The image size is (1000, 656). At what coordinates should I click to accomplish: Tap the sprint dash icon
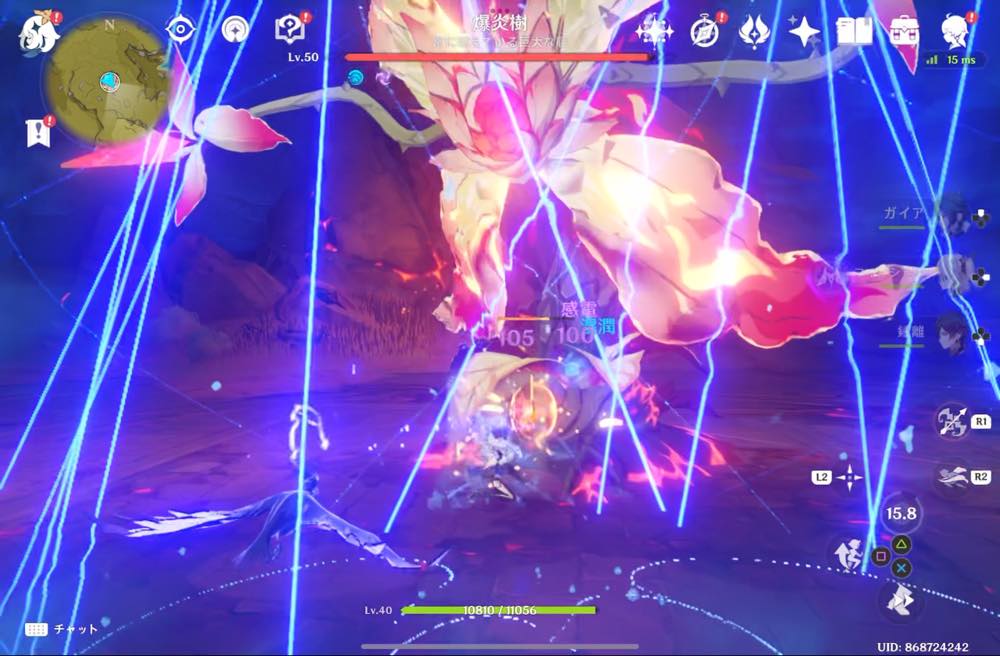952,477
